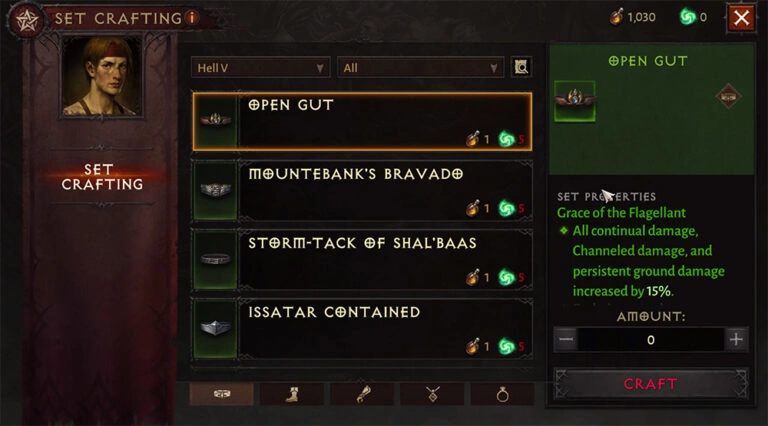Image resolution: width=768 pixels, height=426 pixels.
Task: Click the magnifier search icon beside filters
Action: point(520,67)
